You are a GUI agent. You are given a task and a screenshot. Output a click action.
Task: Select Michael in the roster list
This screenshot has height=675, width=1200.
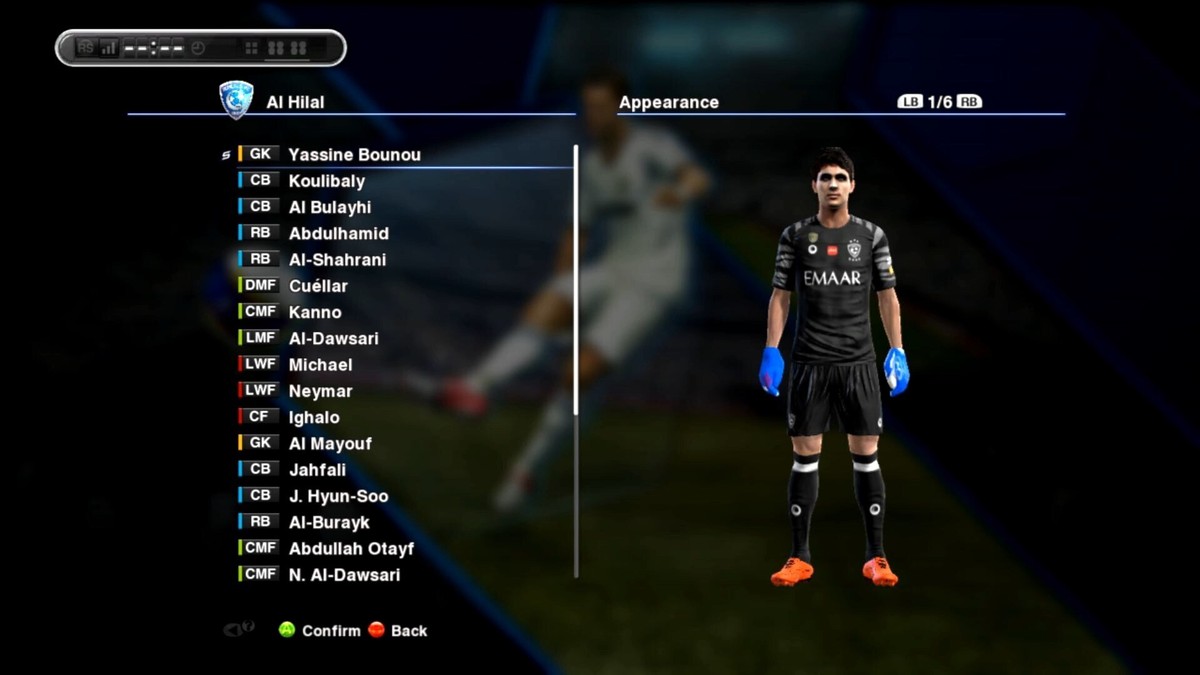click(320, 365)
